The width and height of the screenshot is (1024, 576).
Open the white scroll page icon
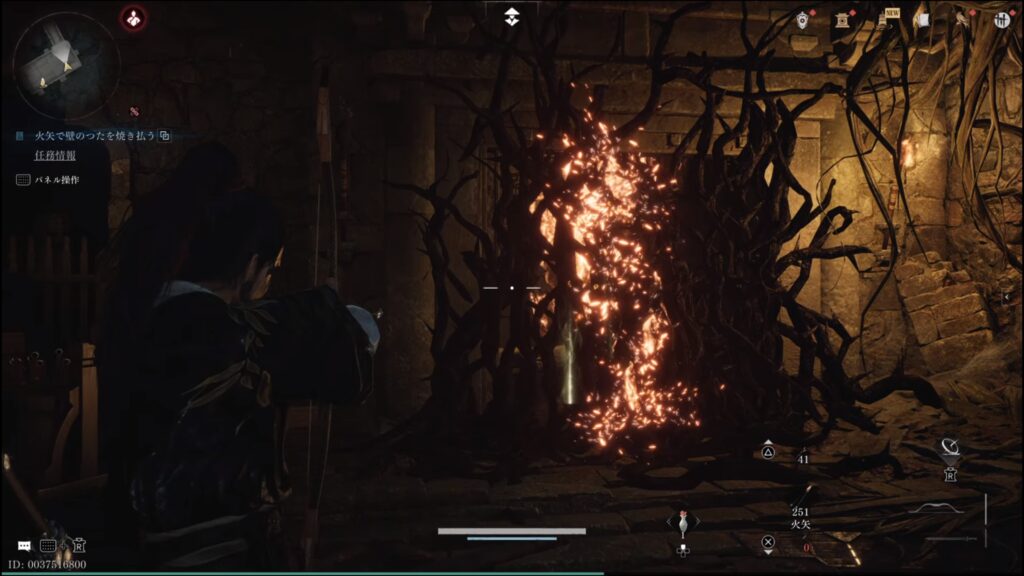coord(922,19)
